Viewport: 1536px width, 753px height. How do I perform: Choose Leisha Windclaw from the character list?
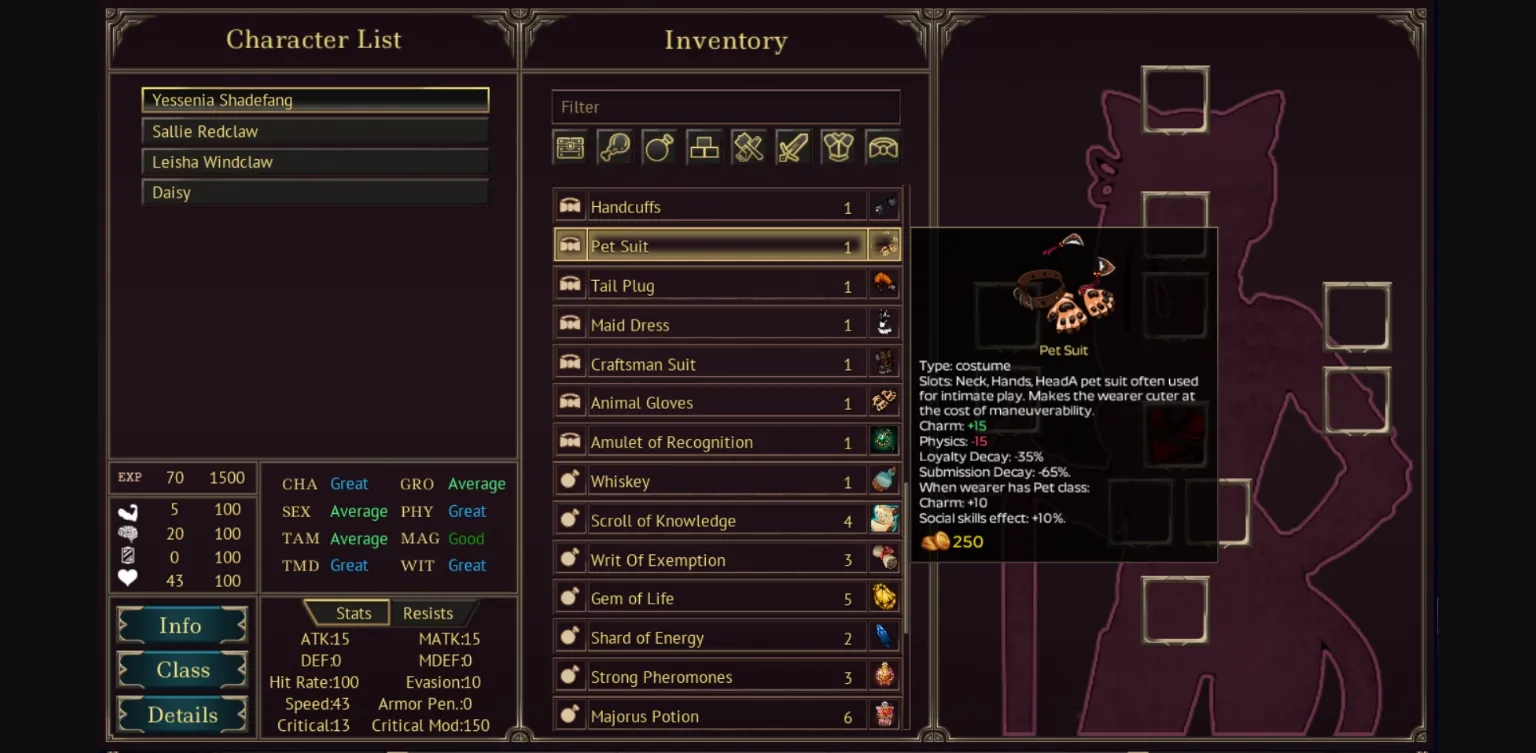(314, 162)
